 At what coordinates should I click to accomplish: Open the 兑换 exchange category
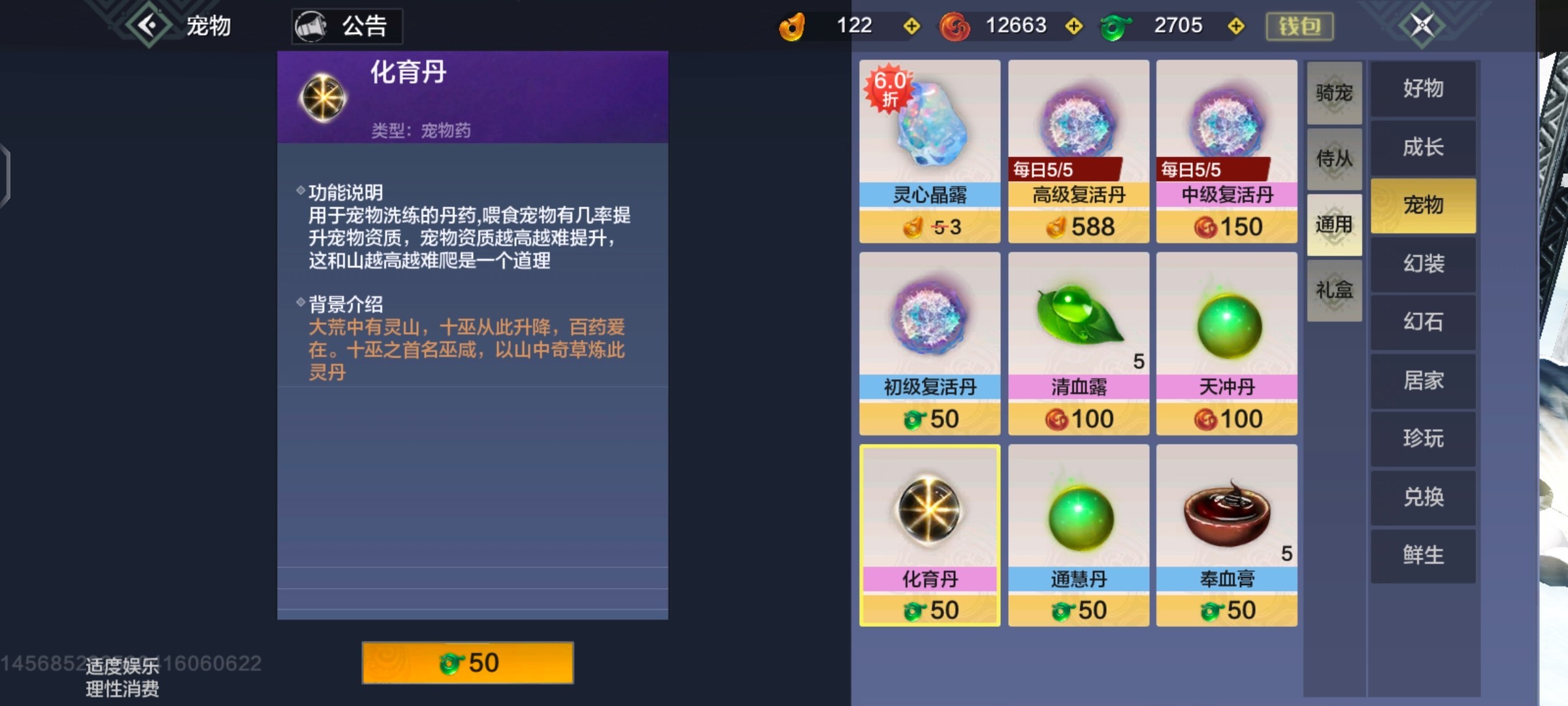1423,497
